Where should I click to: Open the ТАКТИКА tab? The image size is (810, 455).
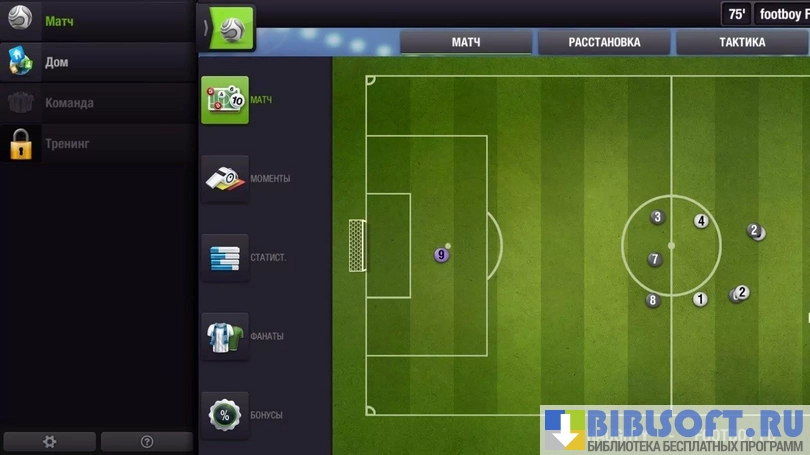click(742, 43)
